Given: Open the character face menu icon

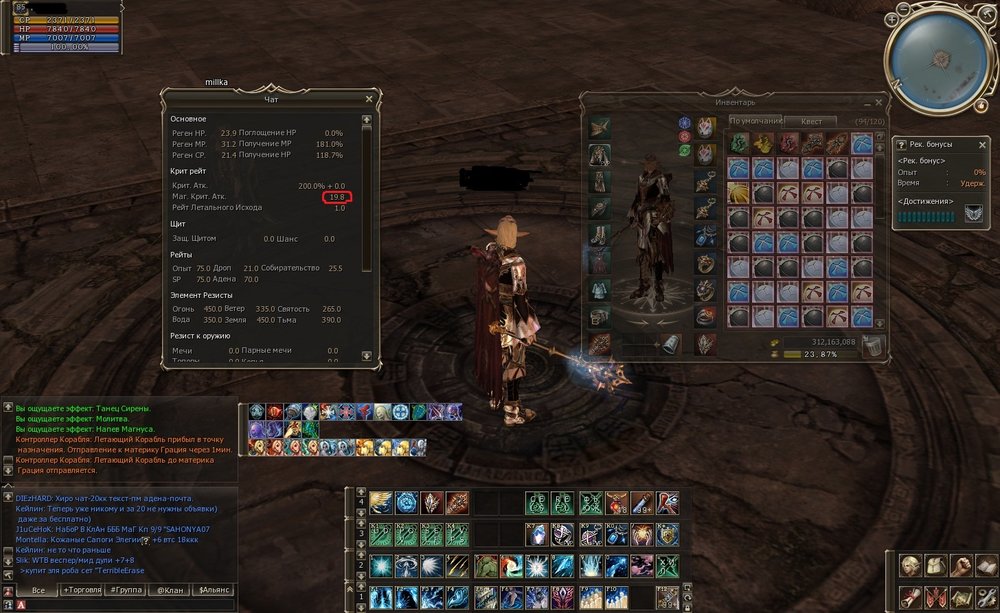Looking at the screenshot, I should (x=910, y=565).
